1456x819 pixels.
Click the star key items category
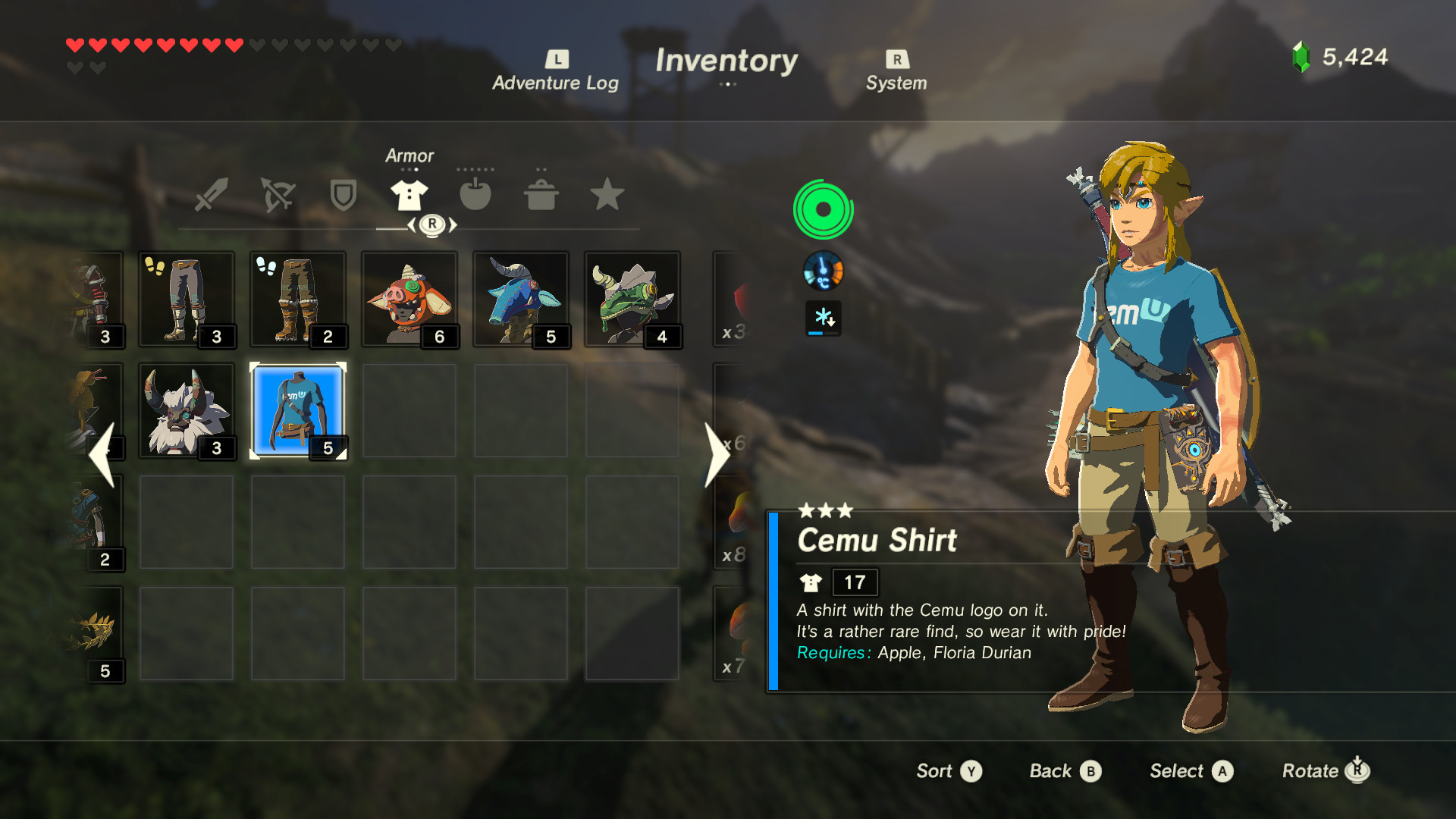click(607, 195)
